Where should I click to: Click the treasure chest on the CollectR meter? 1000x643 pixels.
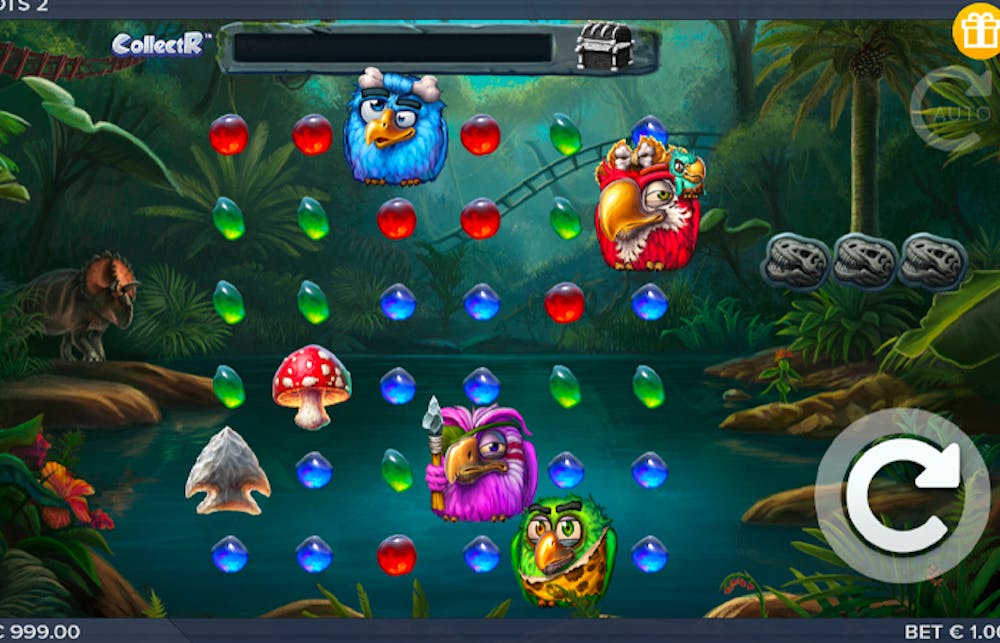click(x=605, y=46)
